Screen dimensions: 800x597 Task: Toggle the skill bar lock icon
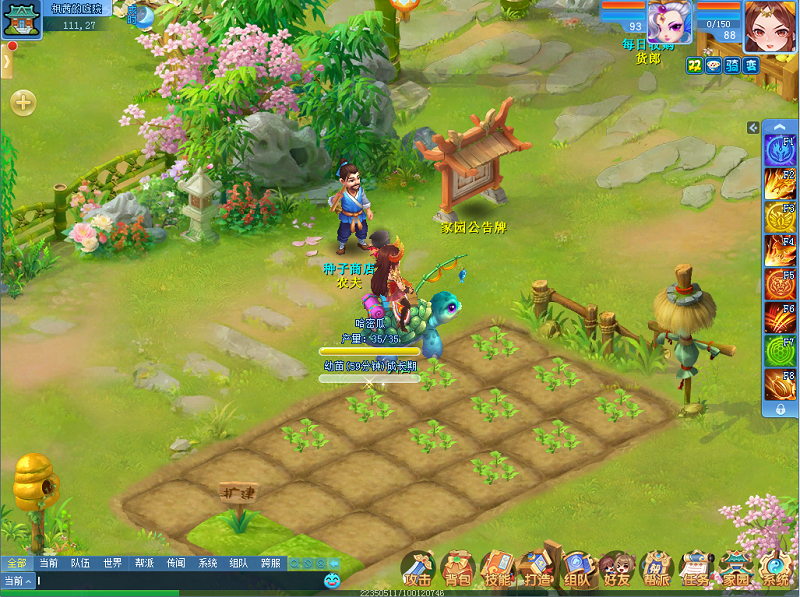779,409
